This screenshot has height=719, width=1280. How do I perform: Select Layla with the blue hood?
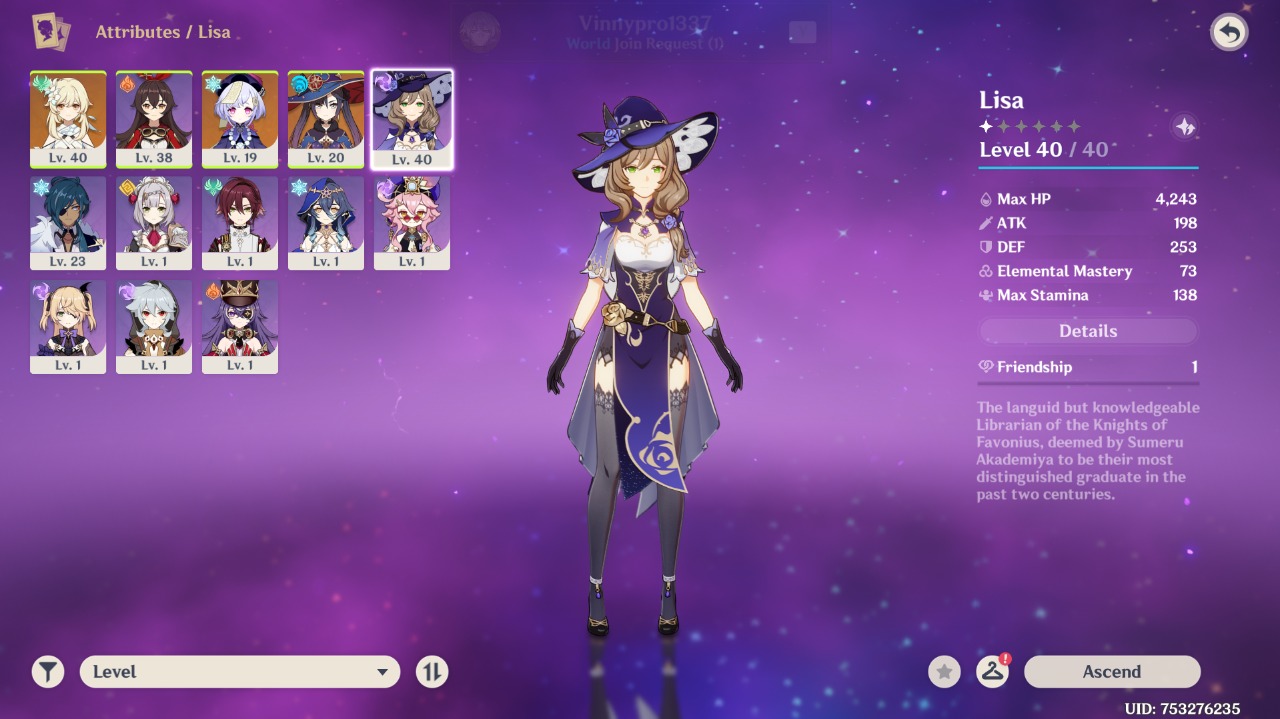pos(326,222)
